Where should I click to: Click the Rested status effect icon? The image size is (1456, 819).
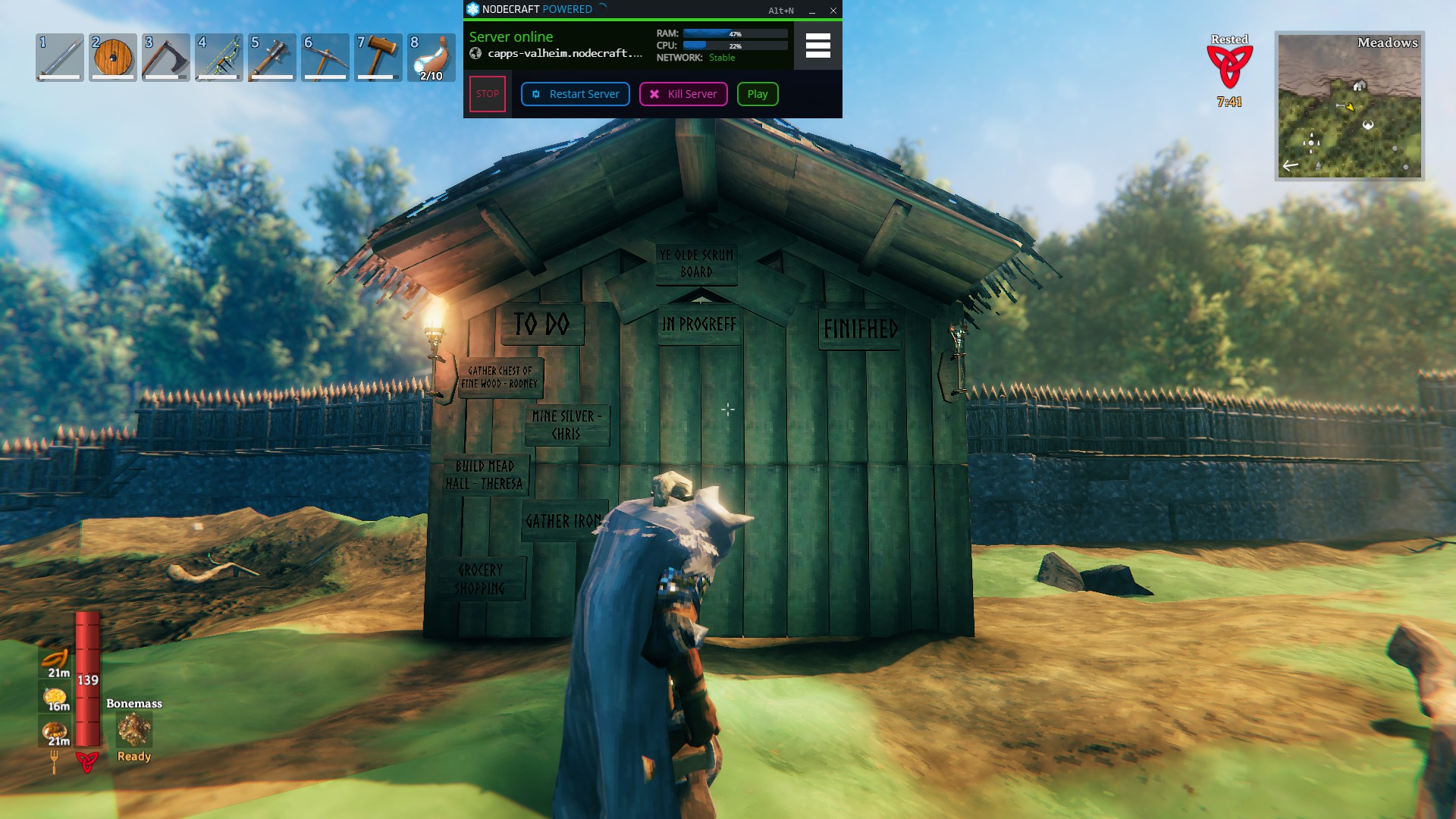[x=1229, y=67]
